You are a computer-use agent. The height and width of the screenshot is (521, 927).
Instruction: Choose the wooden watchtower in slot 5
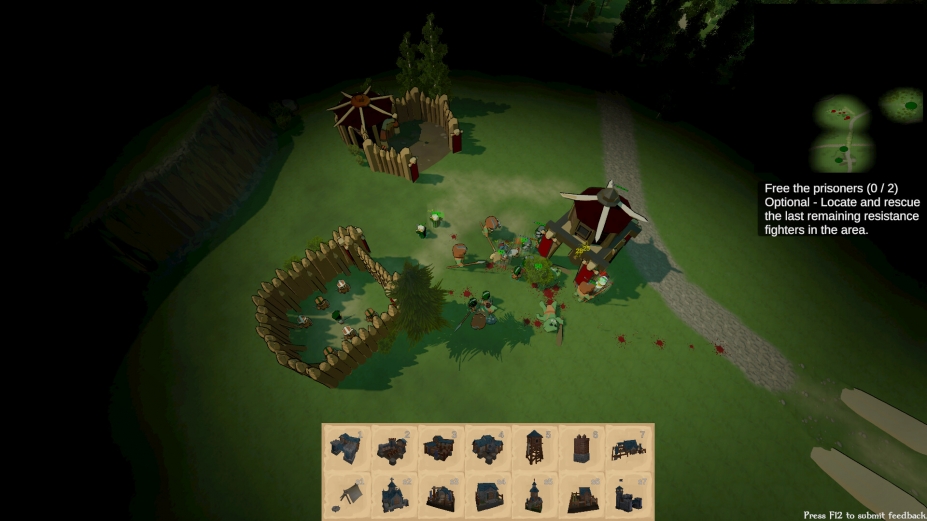(534, 447)
